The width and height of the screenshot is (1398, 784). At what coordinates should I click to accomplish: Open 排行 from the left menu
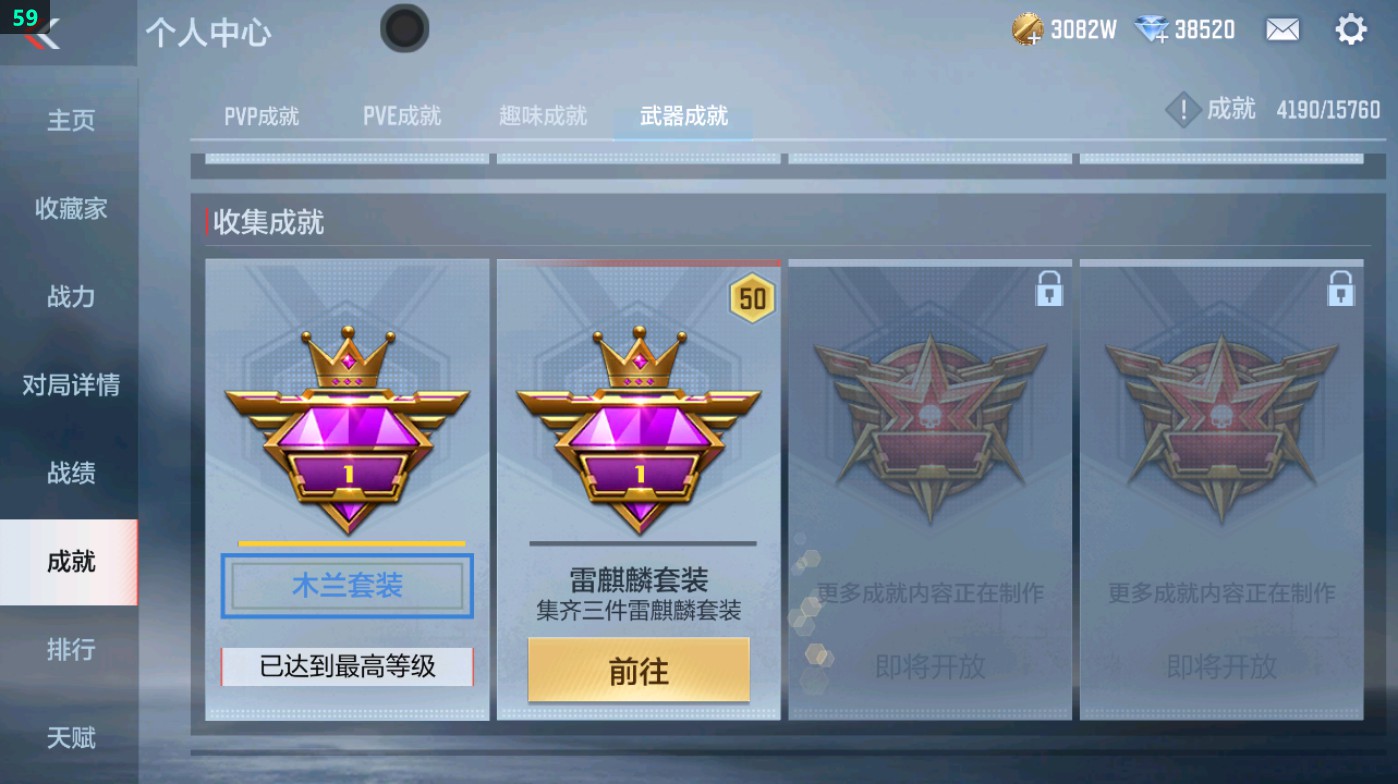tap(68, 650)
